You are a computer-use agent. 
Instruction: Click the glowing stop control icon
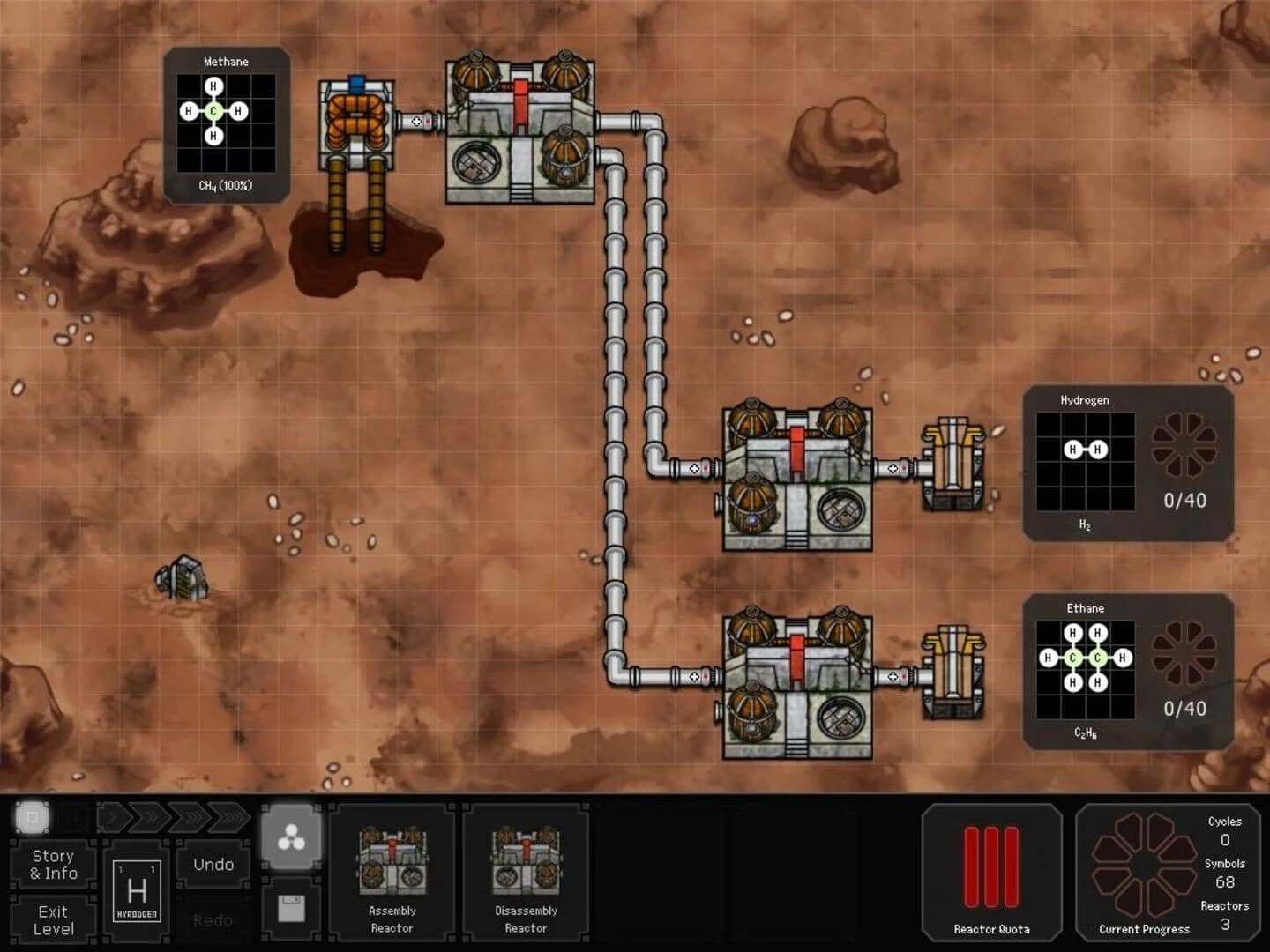32,817
